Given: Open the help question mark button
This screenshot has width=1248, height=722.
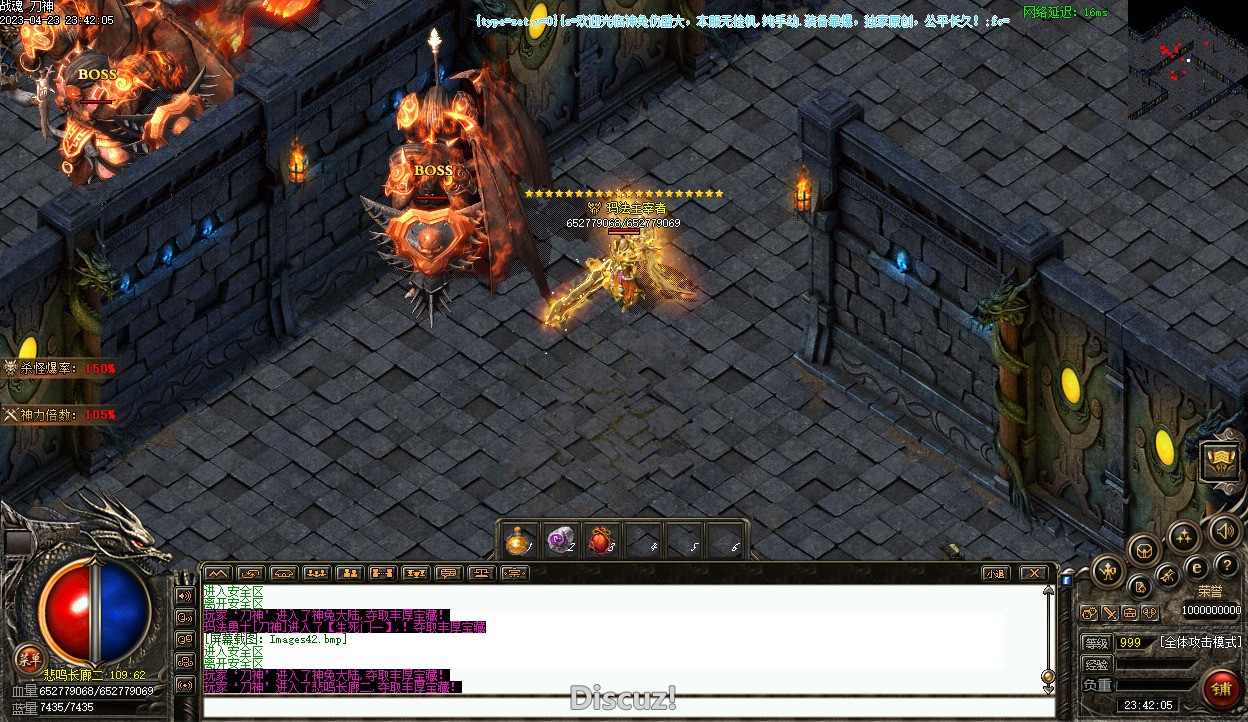Looking at the screenshot, I should pyautogui.click(x=1226, y=566).
